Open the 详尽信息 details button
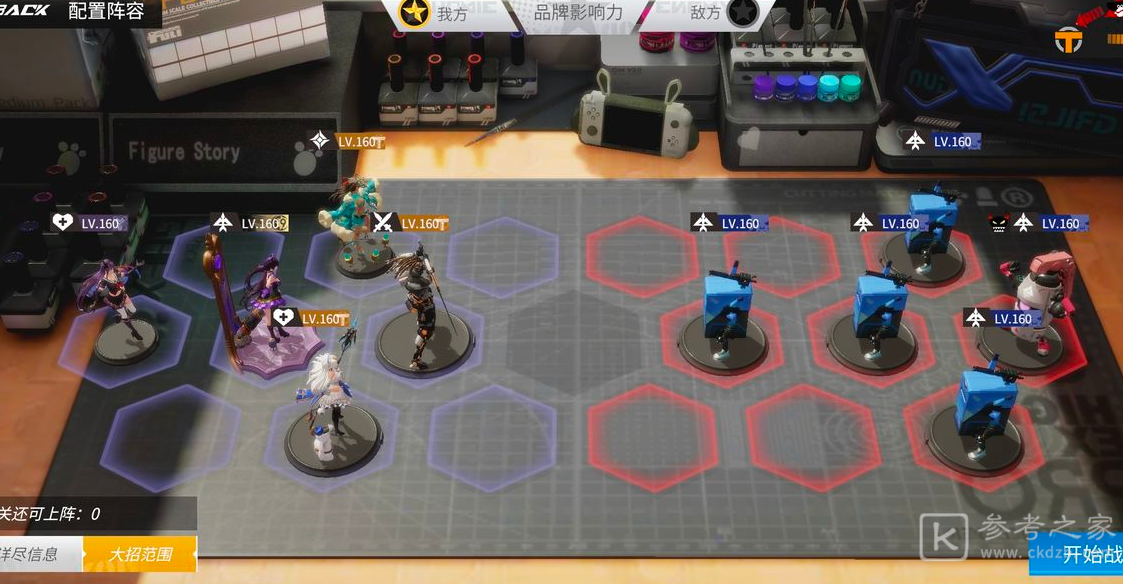The width and height of the screenshot is (1123, 584). [x=36, y=554]
